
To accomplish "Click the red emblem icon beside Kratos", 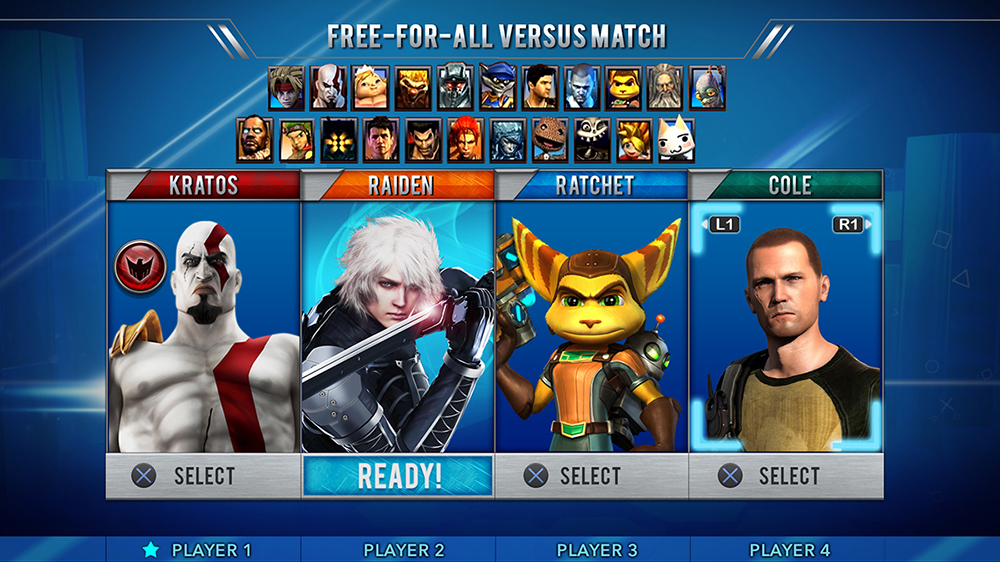I will coord(140,267).
